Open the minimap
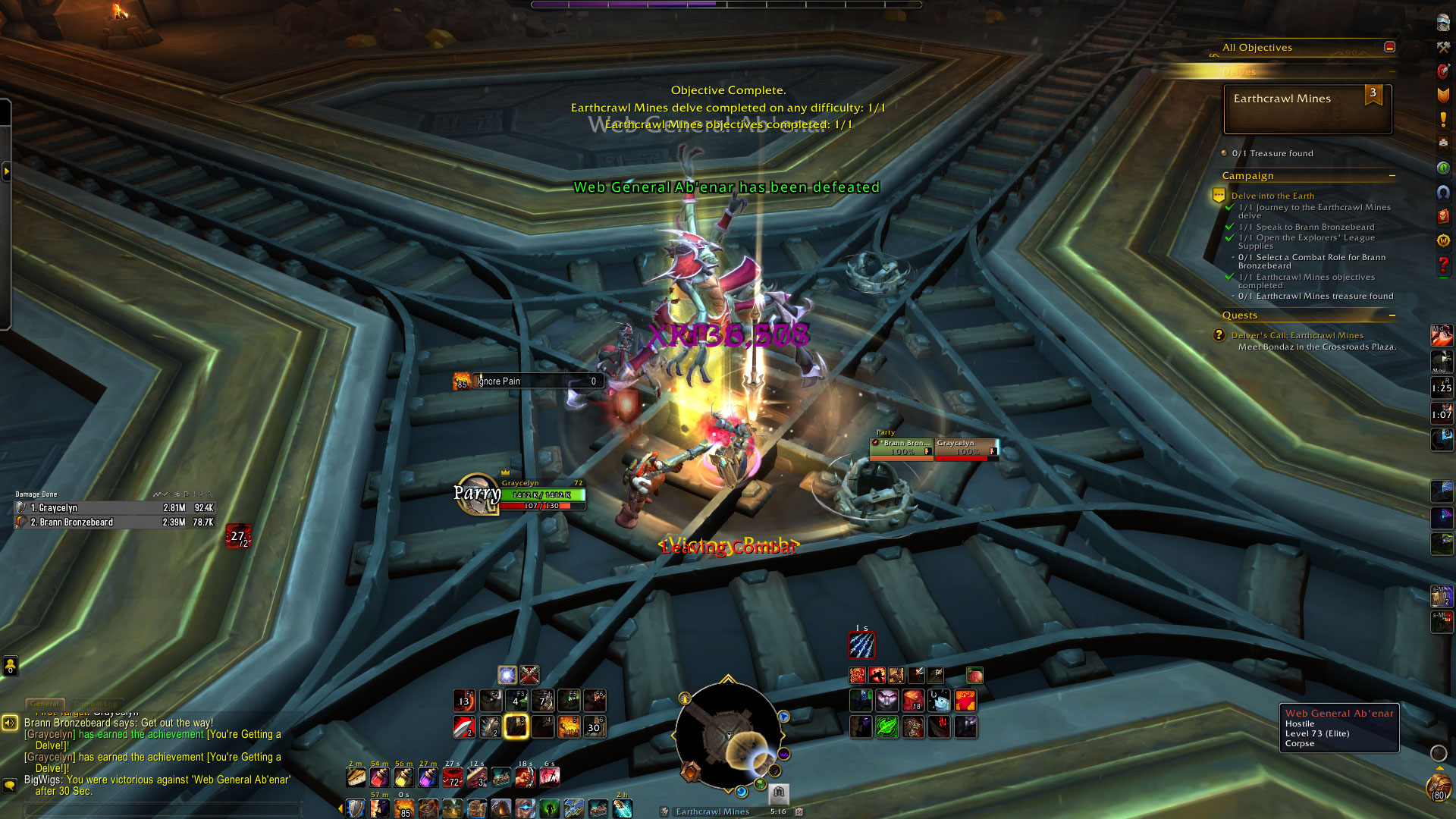 [728, 734]
